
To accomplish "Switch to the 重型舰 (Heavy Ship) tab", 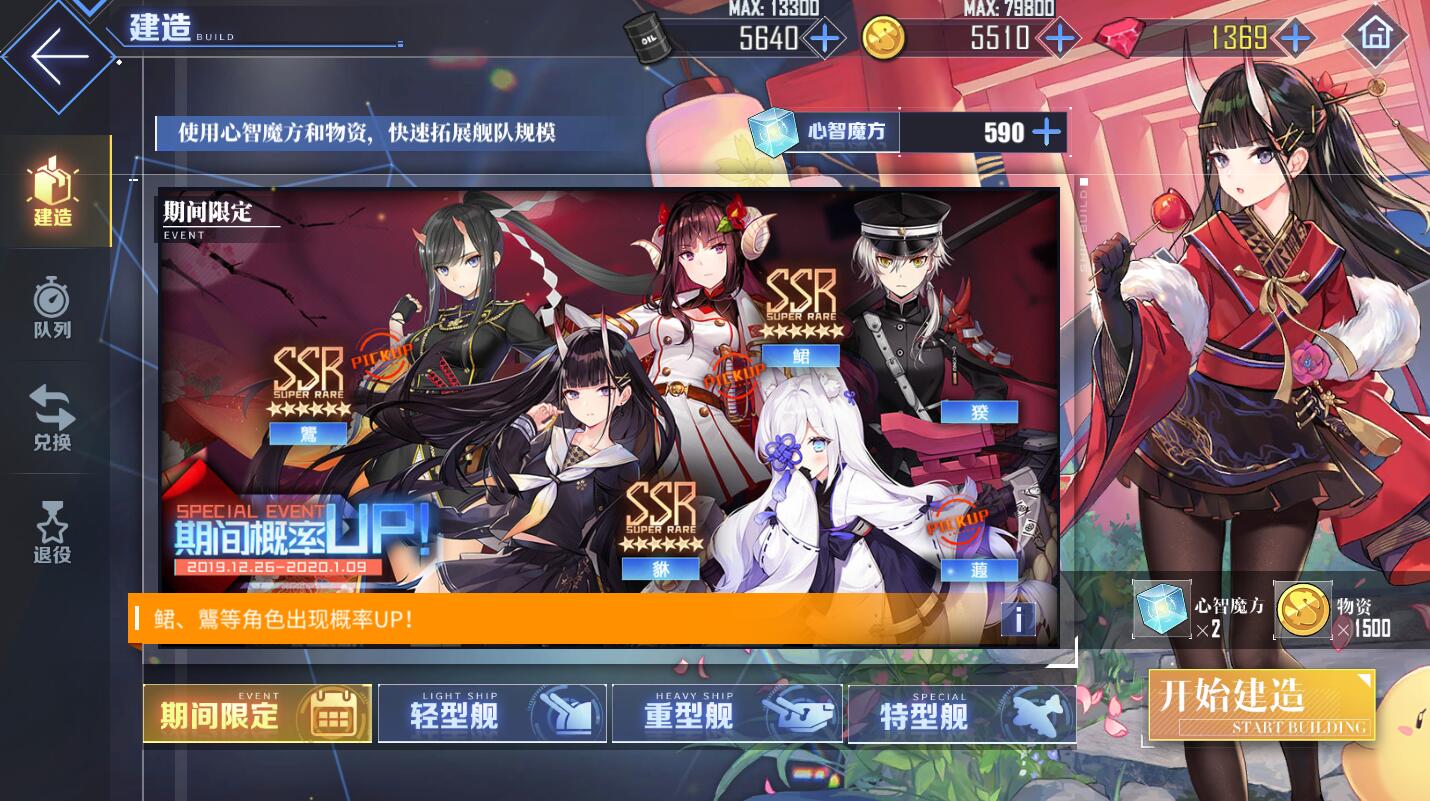I will pyautogui.click(x=726, y=713).
